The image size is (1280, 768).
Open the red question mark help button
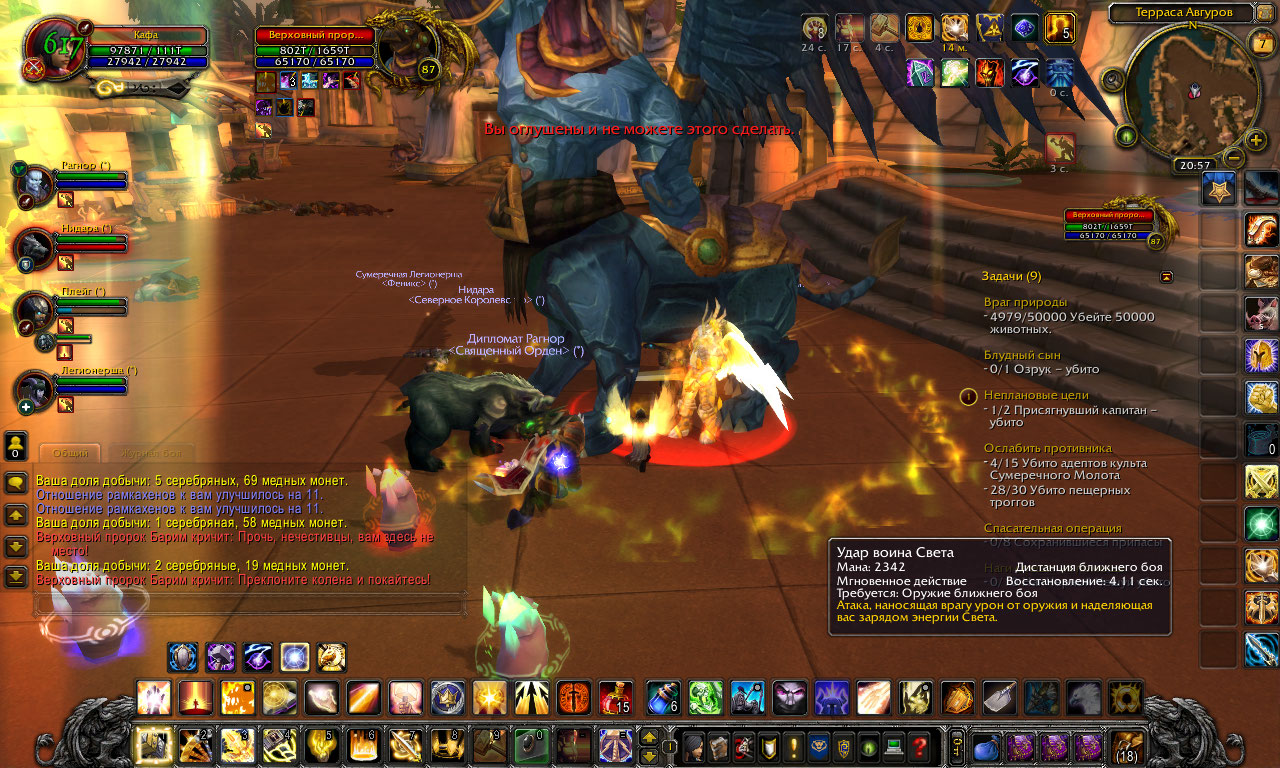(x=919, y=746)
